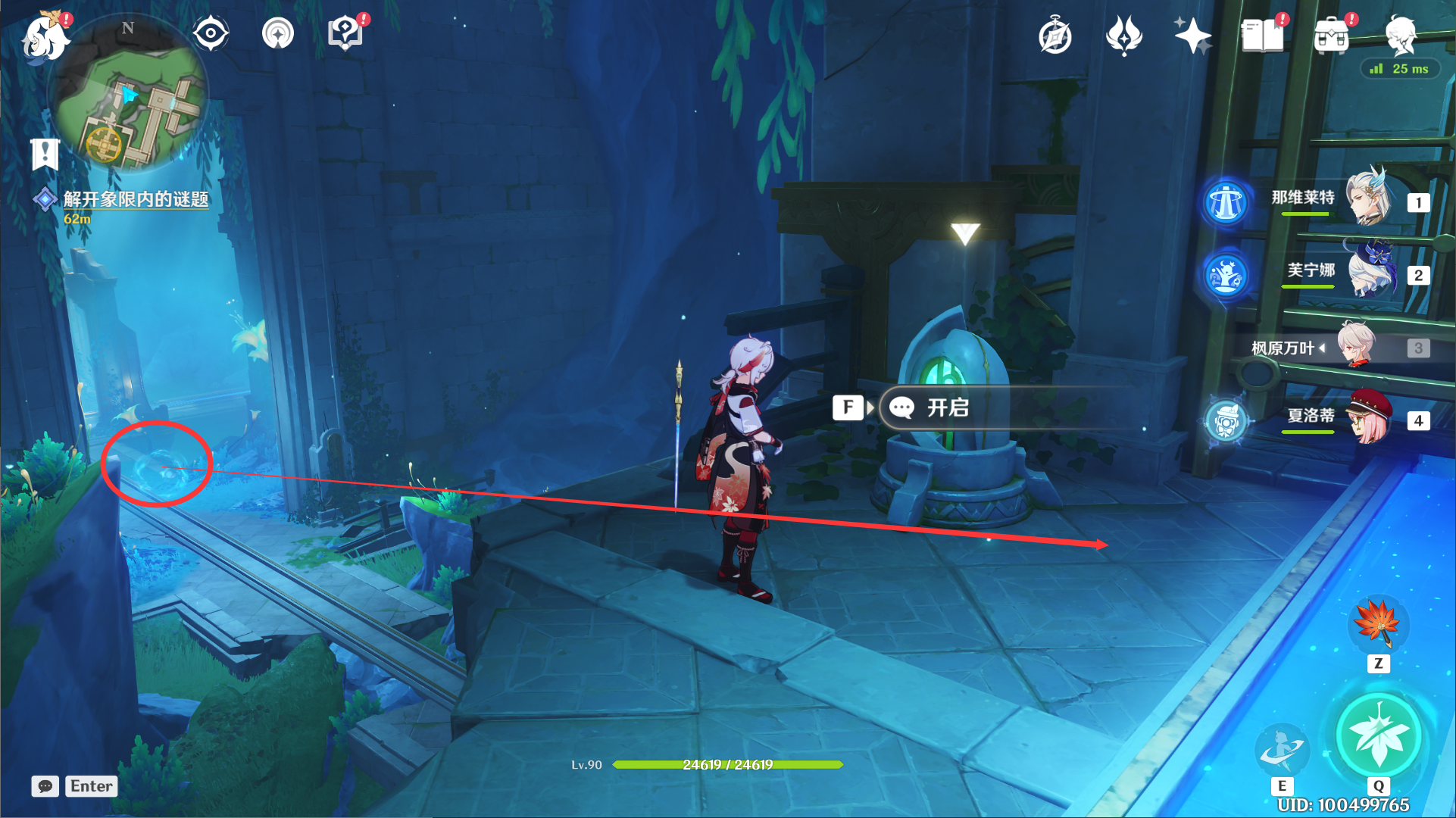Image resolution: width=1456 pixels, height=818 pixels.
Task: Open the backpack inventory
Action: [x=1332, y=36]
